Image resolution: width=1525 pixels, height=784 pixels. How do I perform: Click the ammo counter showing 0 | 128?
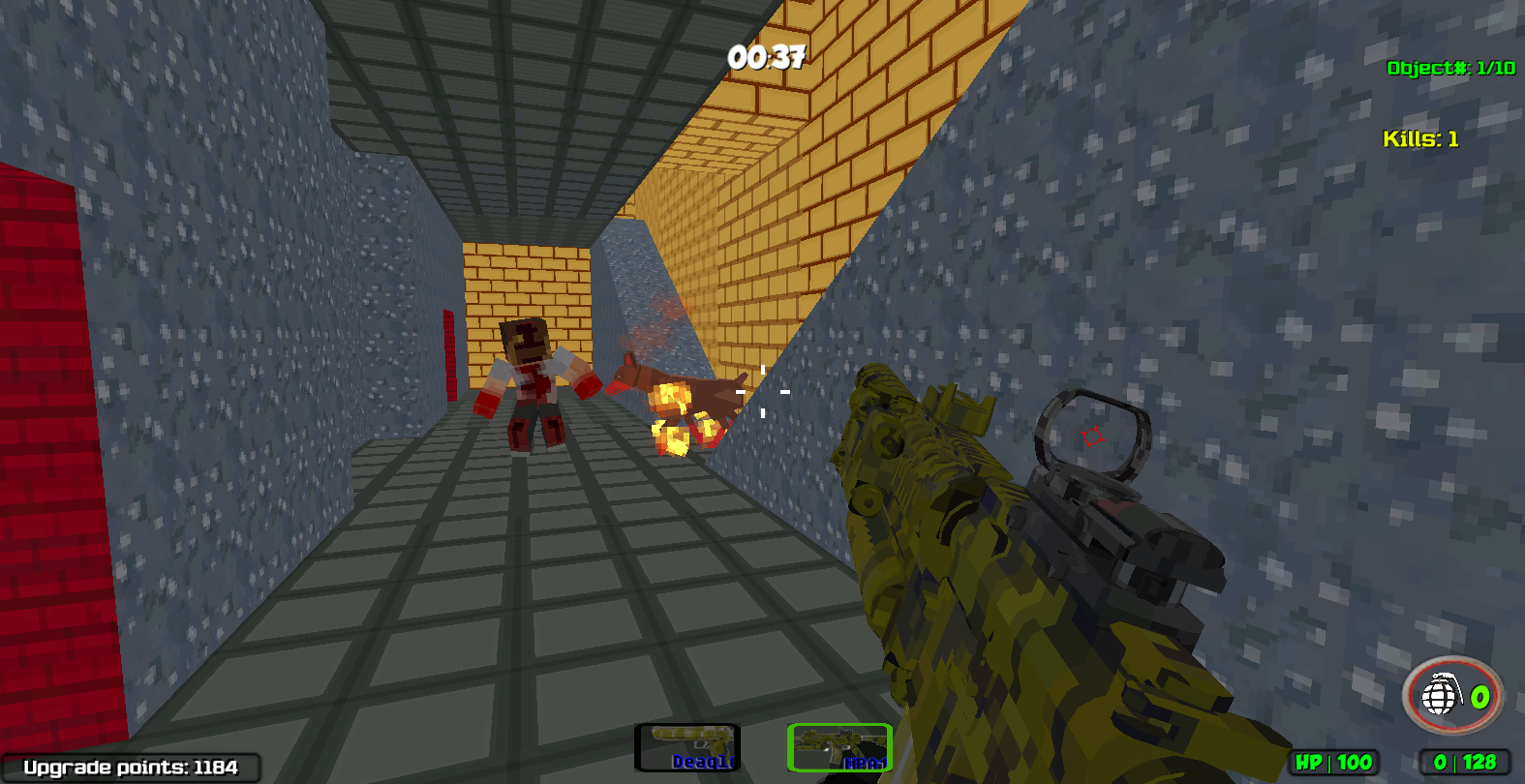coord(1463,764)
